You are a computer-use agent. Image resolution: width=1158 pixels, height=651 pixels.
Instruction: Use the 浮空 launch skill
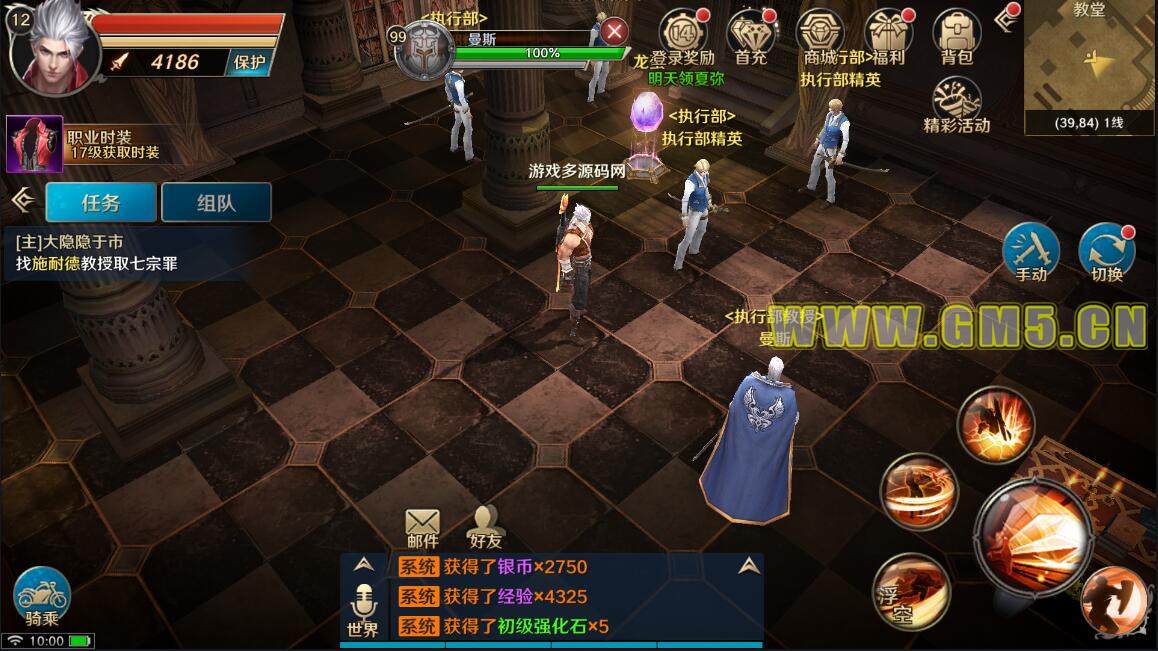point(909,592)
